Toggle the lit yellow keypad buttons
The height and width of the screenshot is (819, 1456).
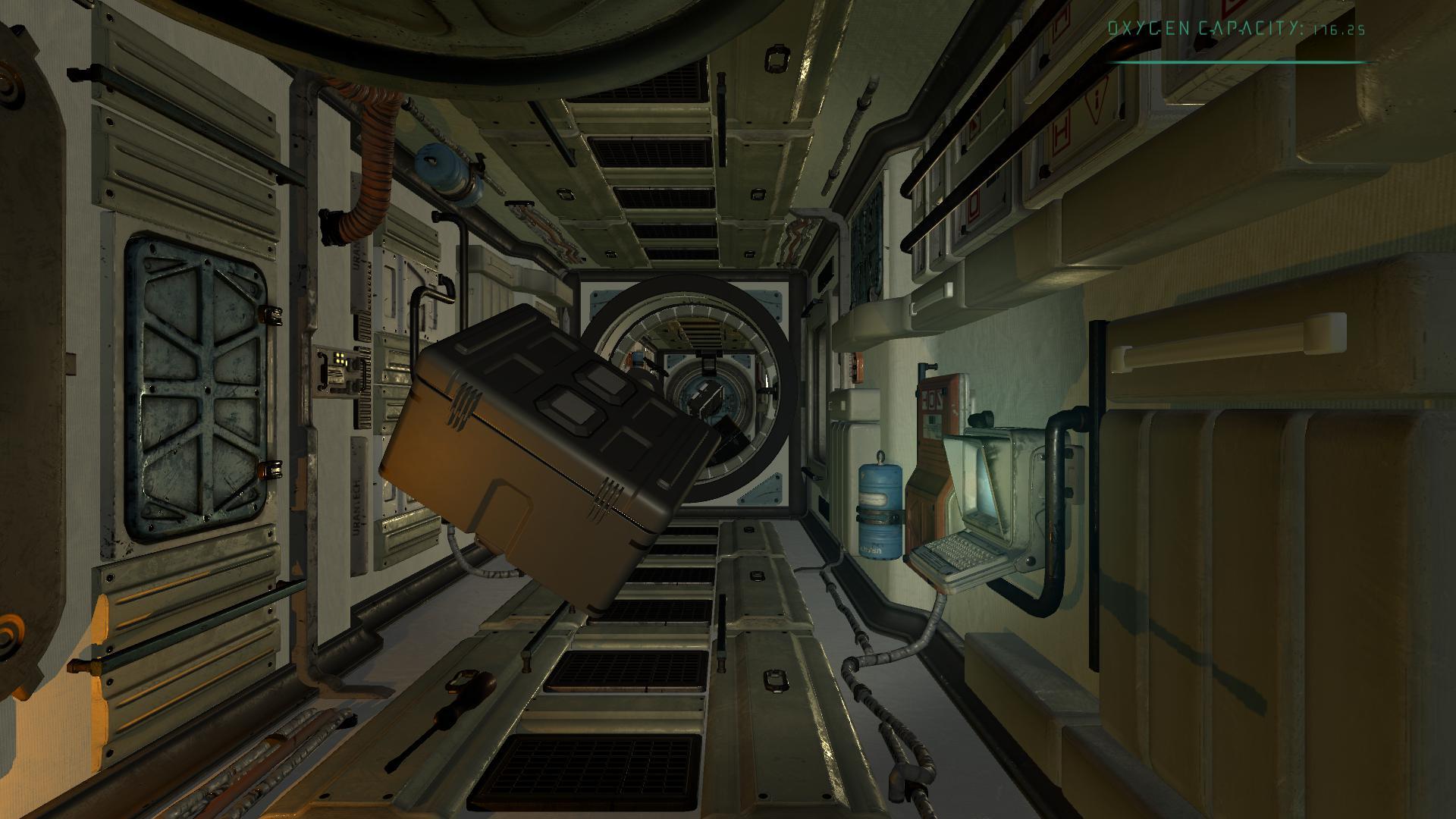point(339,359)
